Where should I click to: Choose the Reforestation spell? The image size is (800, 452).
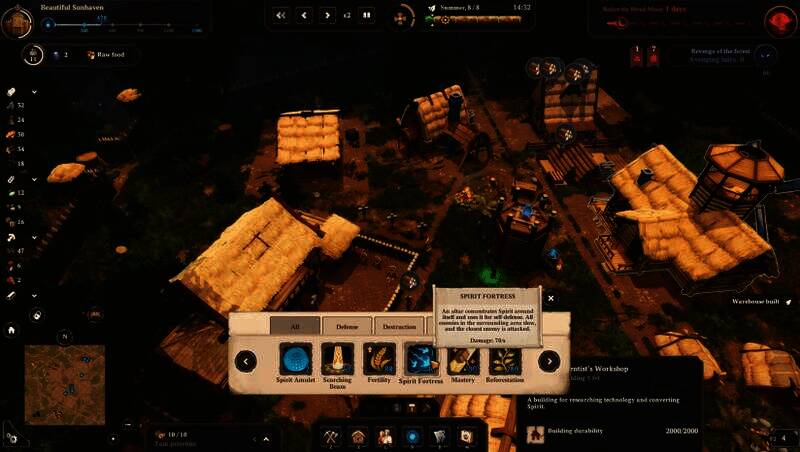click(x=504, y=360)
